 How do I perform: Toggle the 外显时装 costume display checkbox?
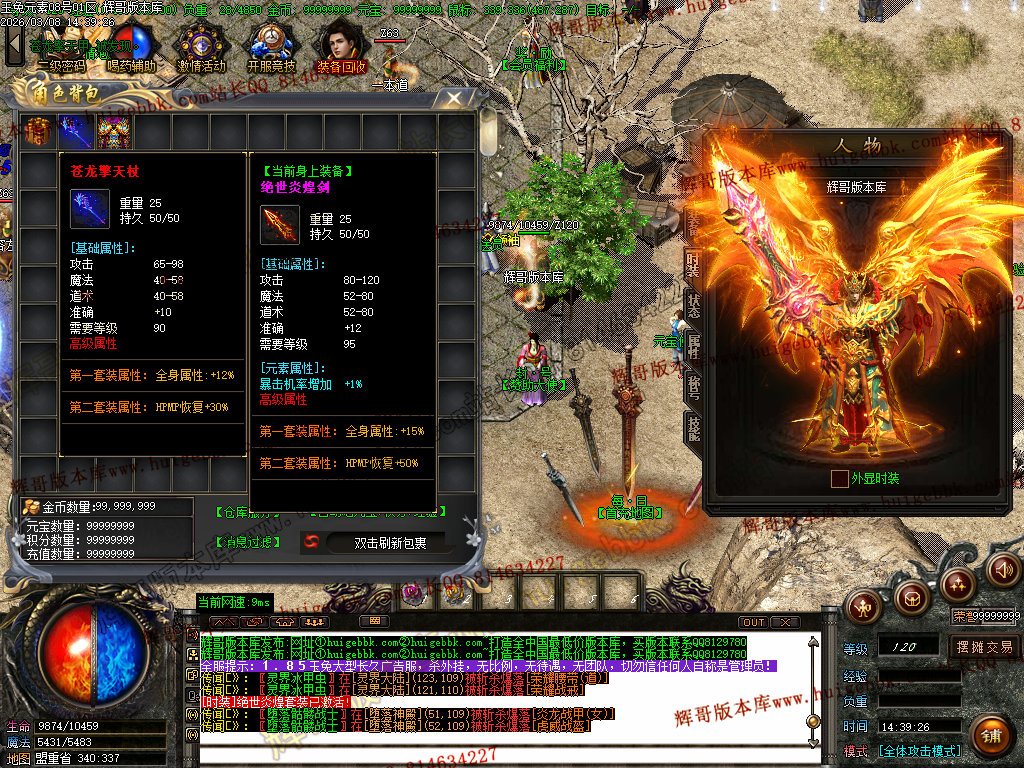[840, 479]
